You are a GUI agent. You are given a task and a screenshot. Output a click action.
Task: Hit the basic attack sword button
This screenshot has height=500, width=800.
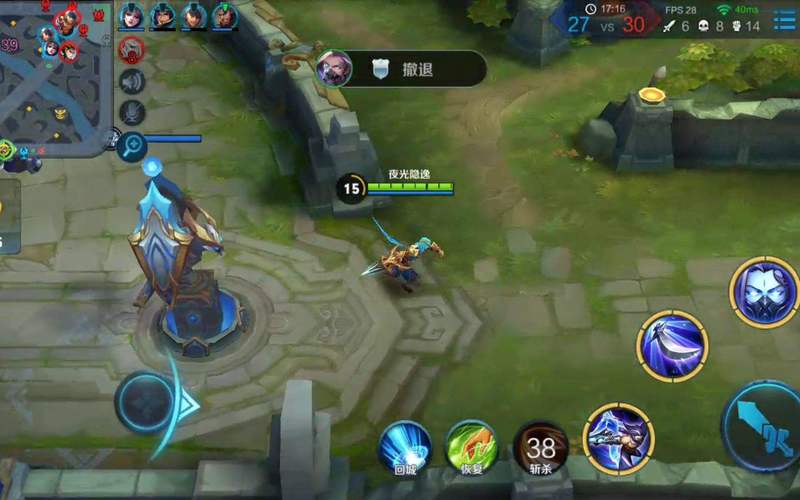coord(764,425)
